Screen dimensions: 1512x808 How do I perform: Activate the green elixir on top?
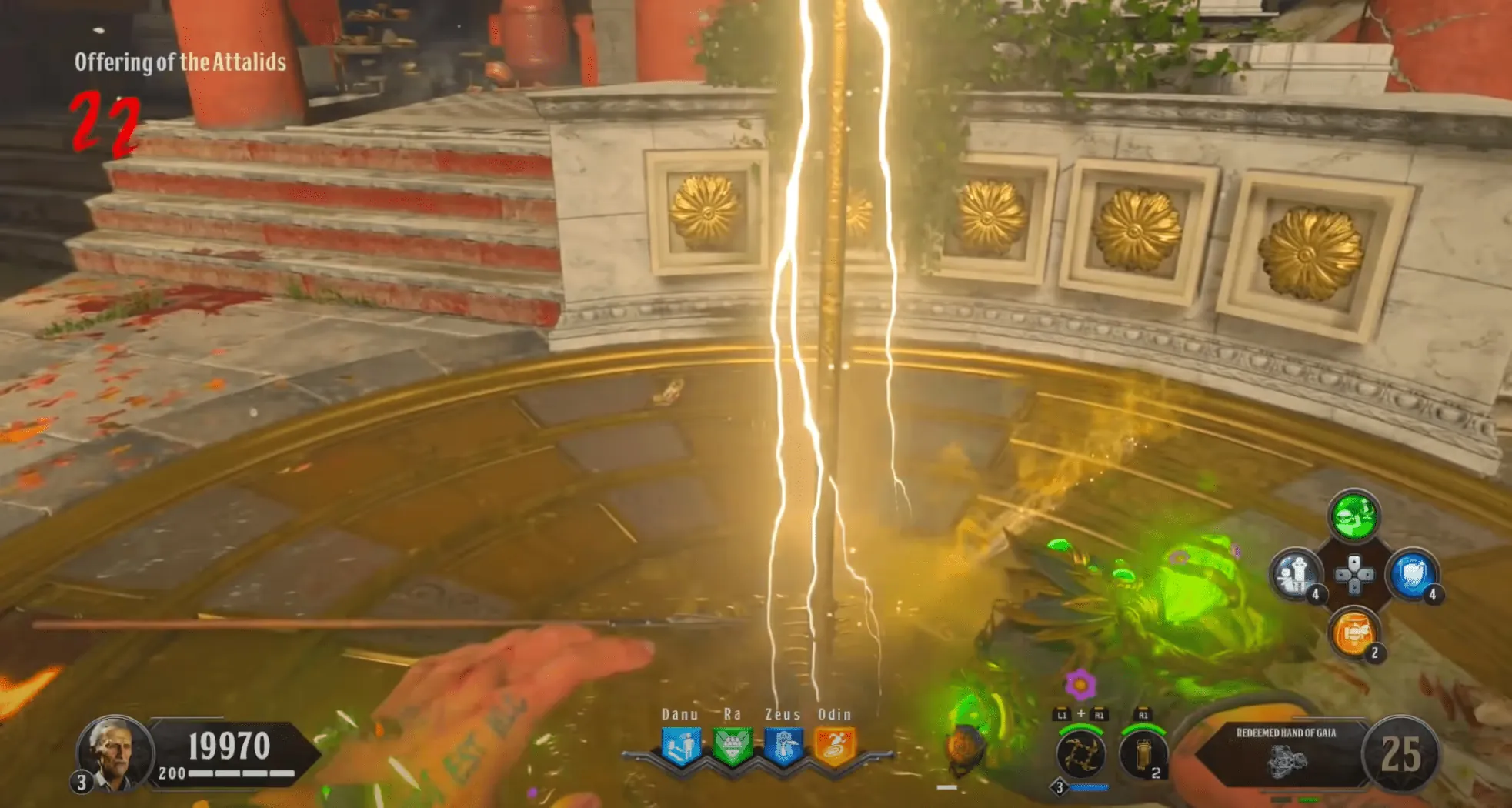(x=1353, y=516)
